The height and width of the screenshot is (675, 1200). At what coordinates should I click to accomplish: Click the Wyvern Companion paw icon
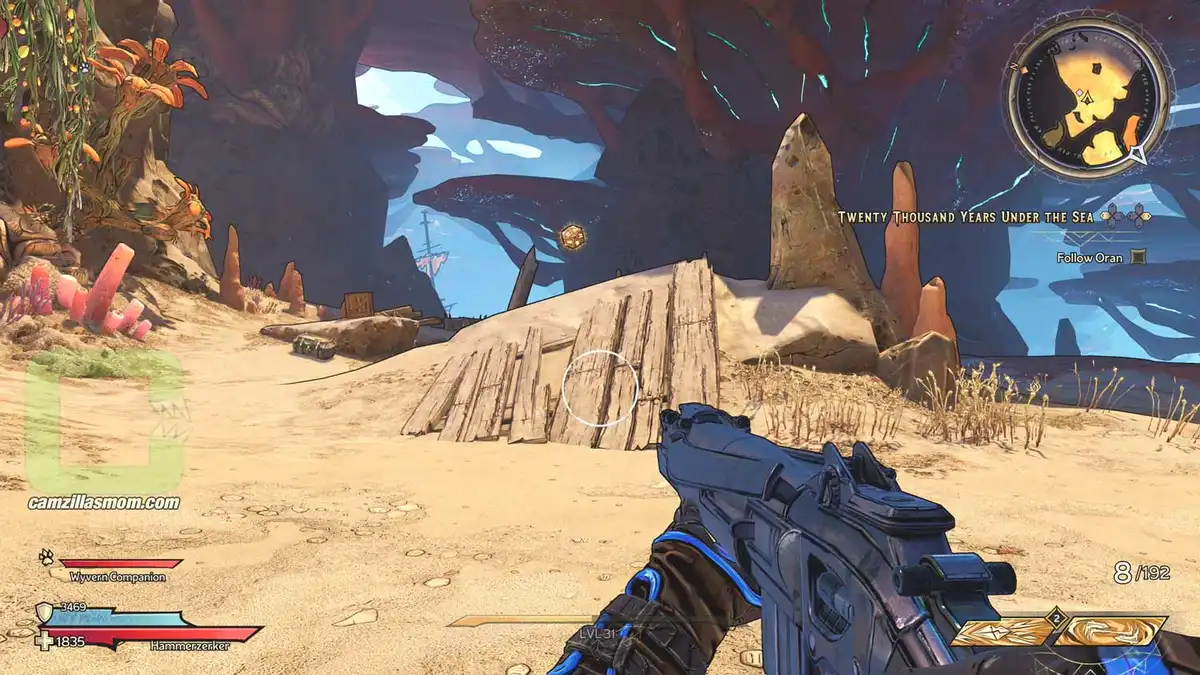click(x=46, y=558)
